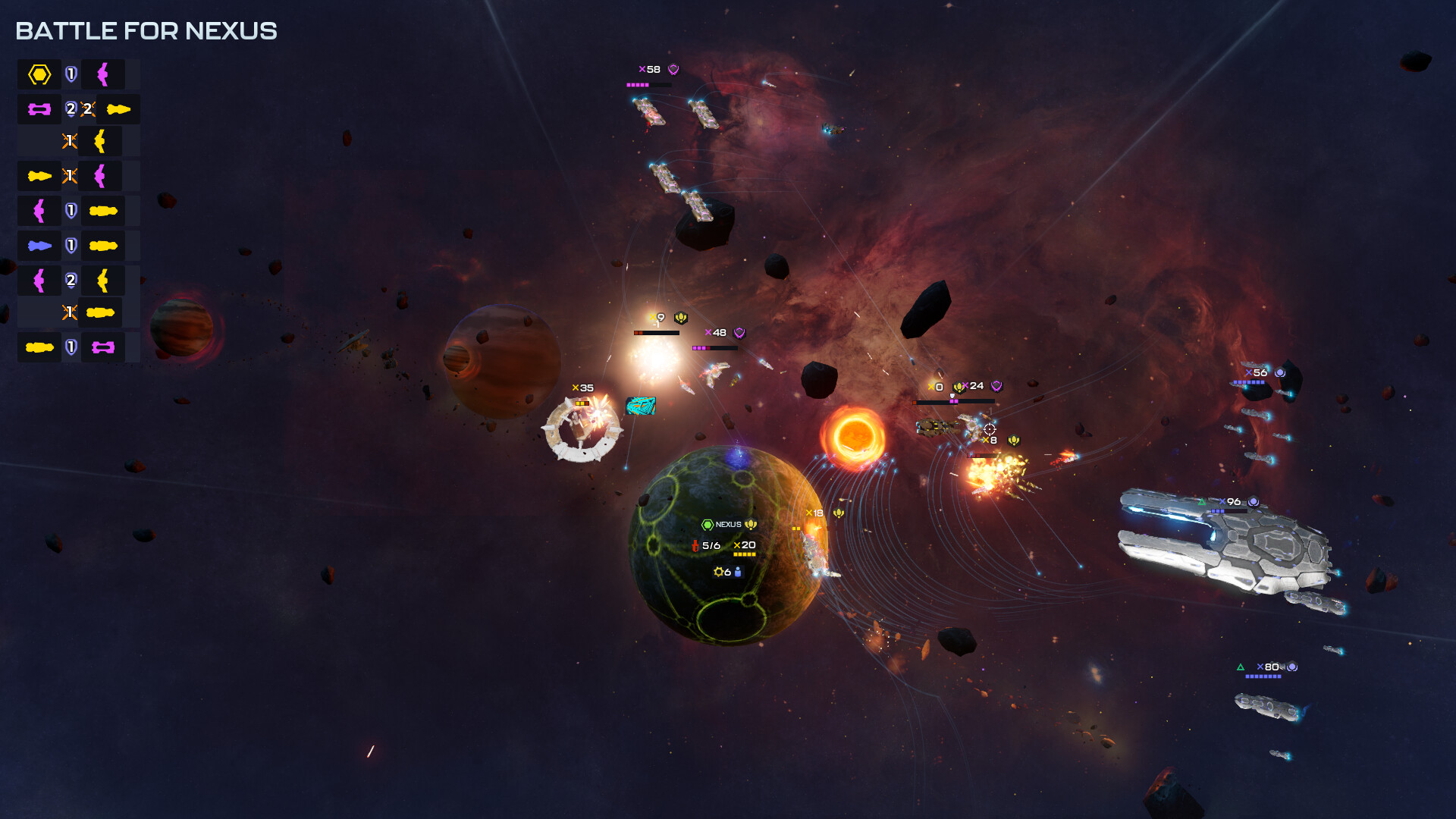Viewport: 1456px width, 819px height.
Task: Click the dark hexagonal badge beside the x24 counter
Action: (x=996, y=387)
